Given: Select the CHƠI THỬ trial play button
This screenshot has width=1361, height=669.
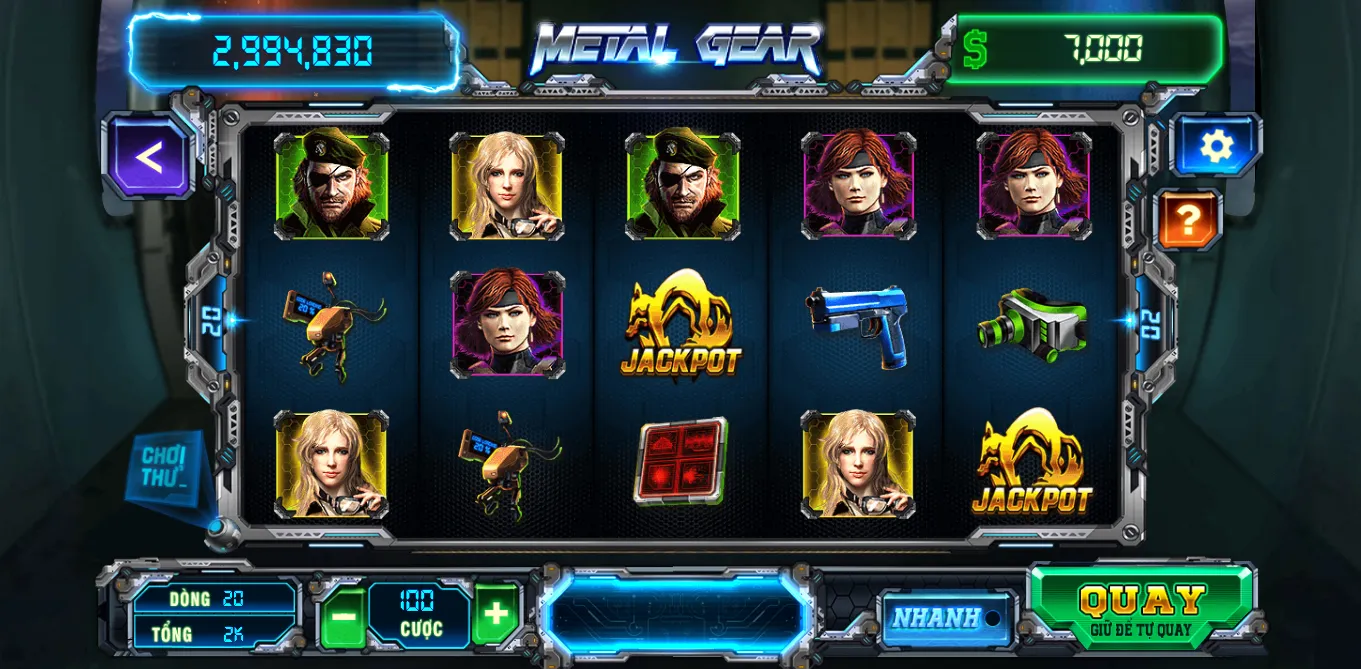Looking at the screenshot, I should click(x=166, y=468).
